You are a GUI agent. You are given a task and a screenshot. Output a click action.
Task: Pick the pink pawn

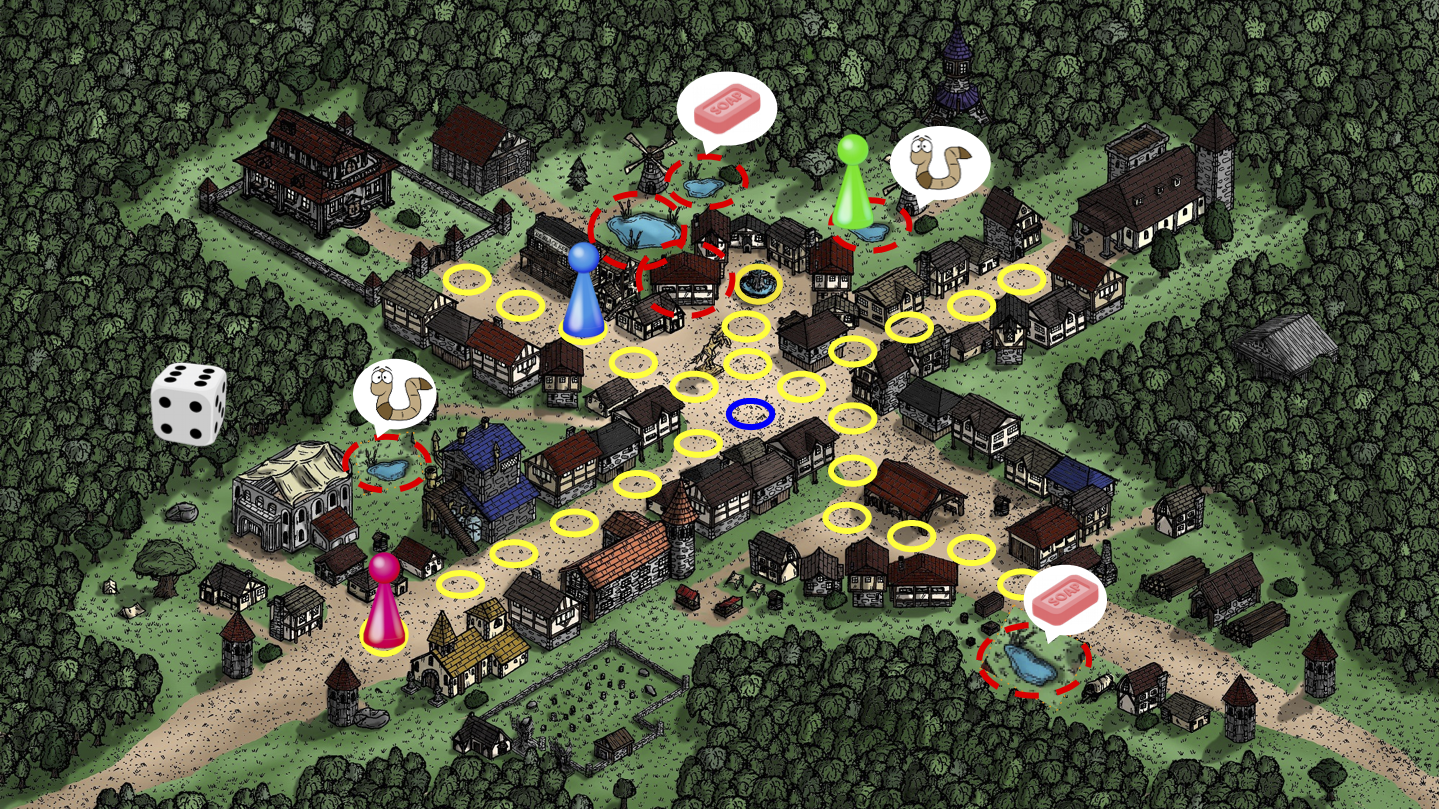pos(384,601)
